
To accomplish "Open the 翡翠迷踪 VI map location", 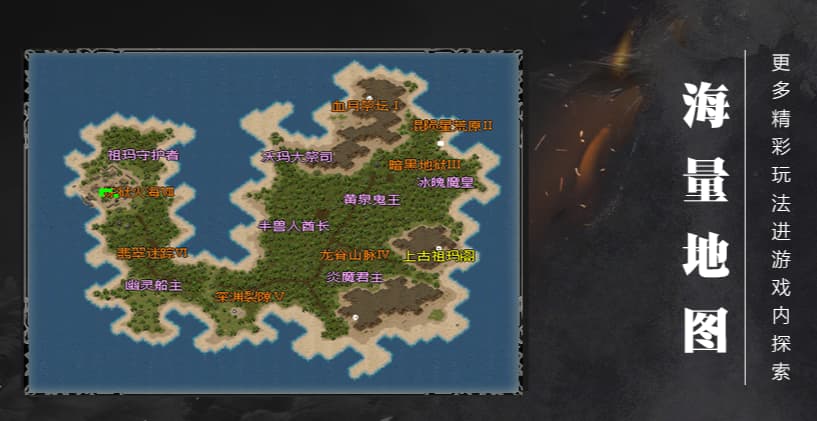I will click(153, 253).
